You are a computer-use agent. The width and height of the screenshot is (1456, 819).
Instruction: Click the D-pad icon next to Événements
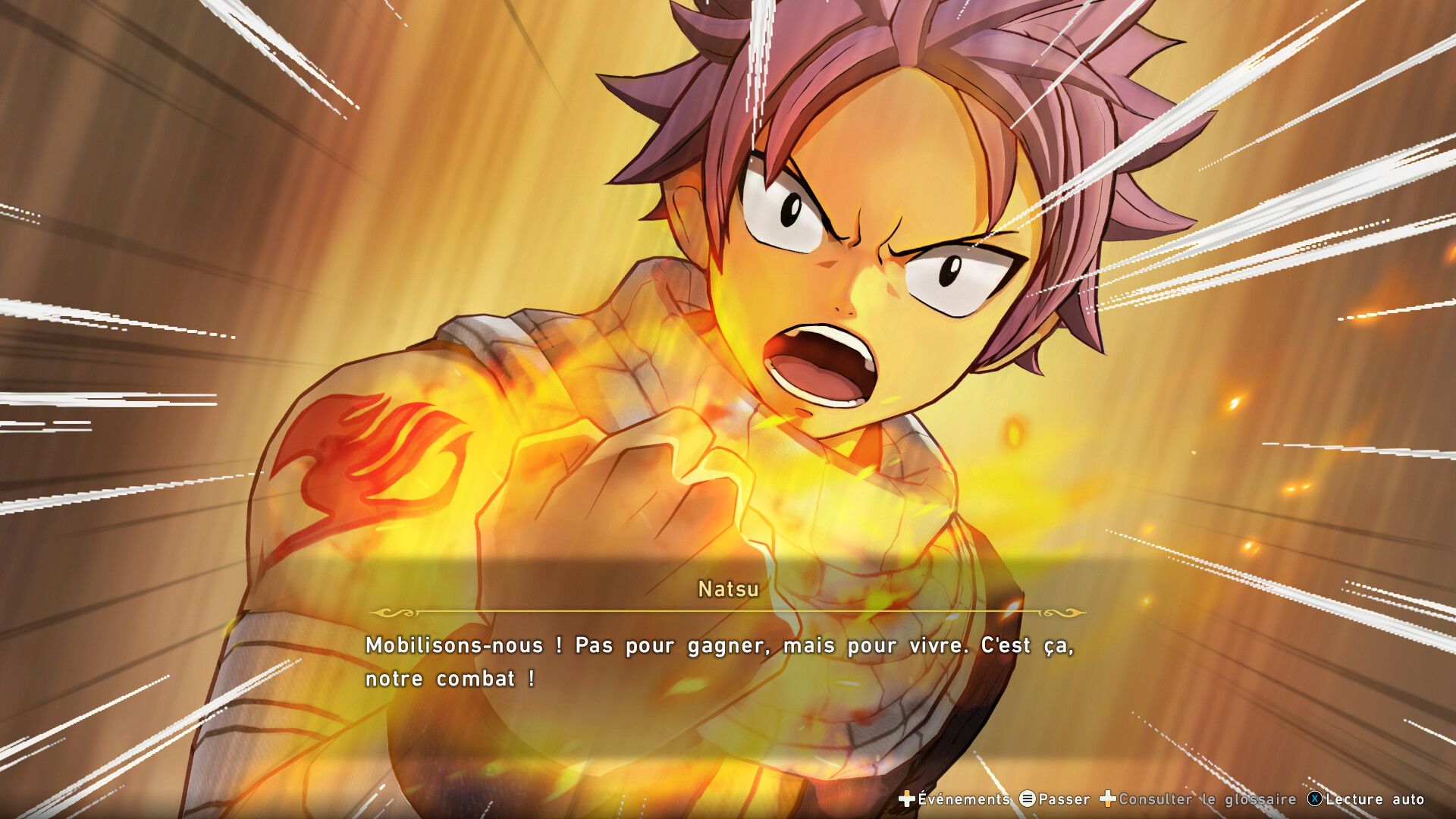click(905, 799)
